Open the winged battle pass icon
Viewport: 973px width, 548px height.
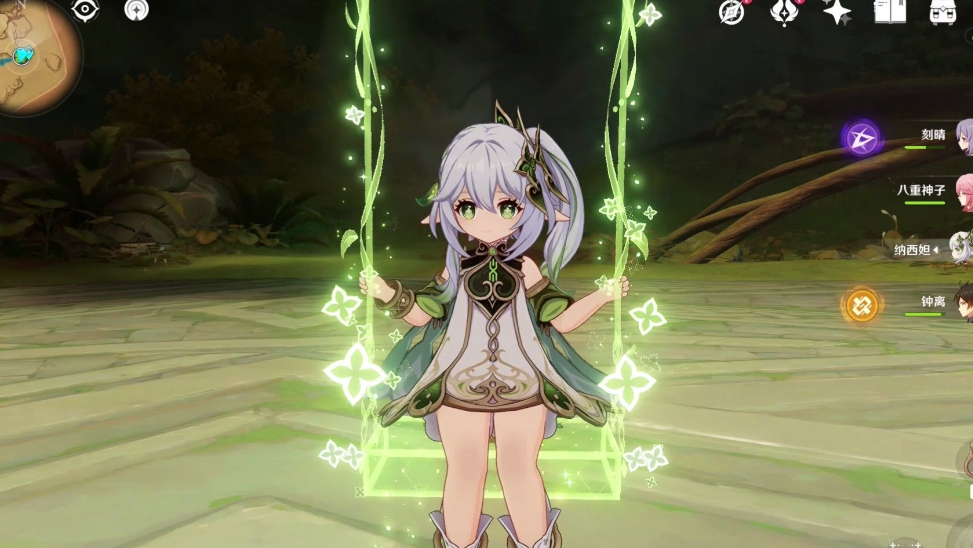click(x=783, y=12)
